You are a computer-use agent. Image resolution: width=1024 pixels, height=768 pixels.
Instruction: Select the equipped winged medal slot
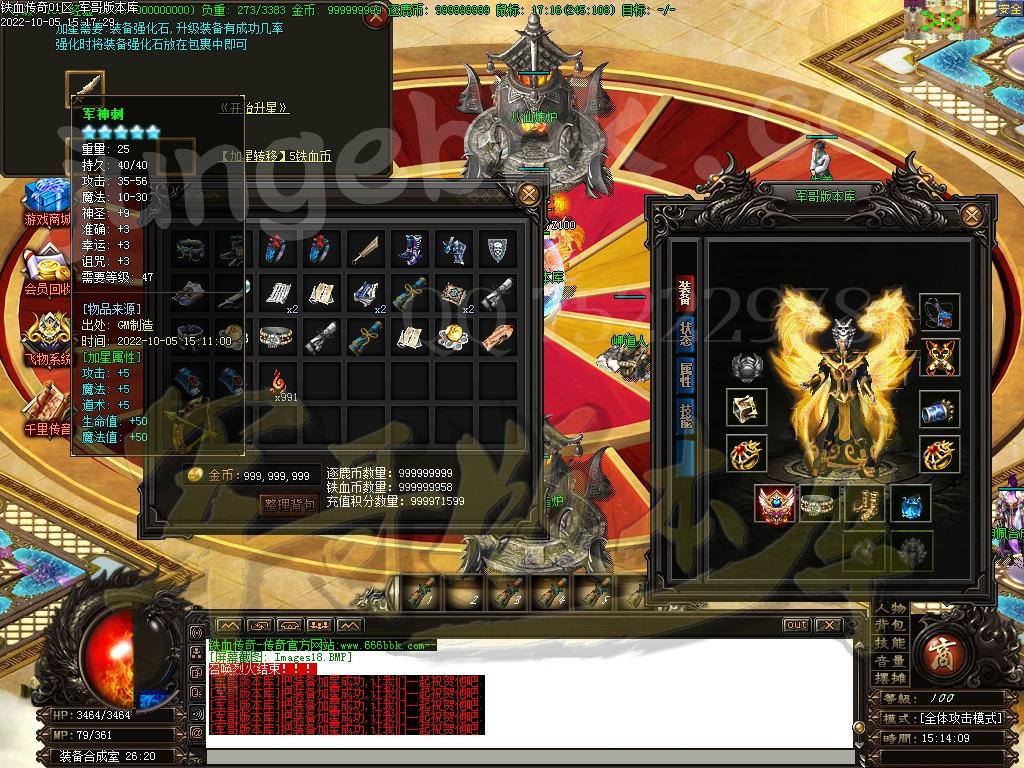point(775,505)
